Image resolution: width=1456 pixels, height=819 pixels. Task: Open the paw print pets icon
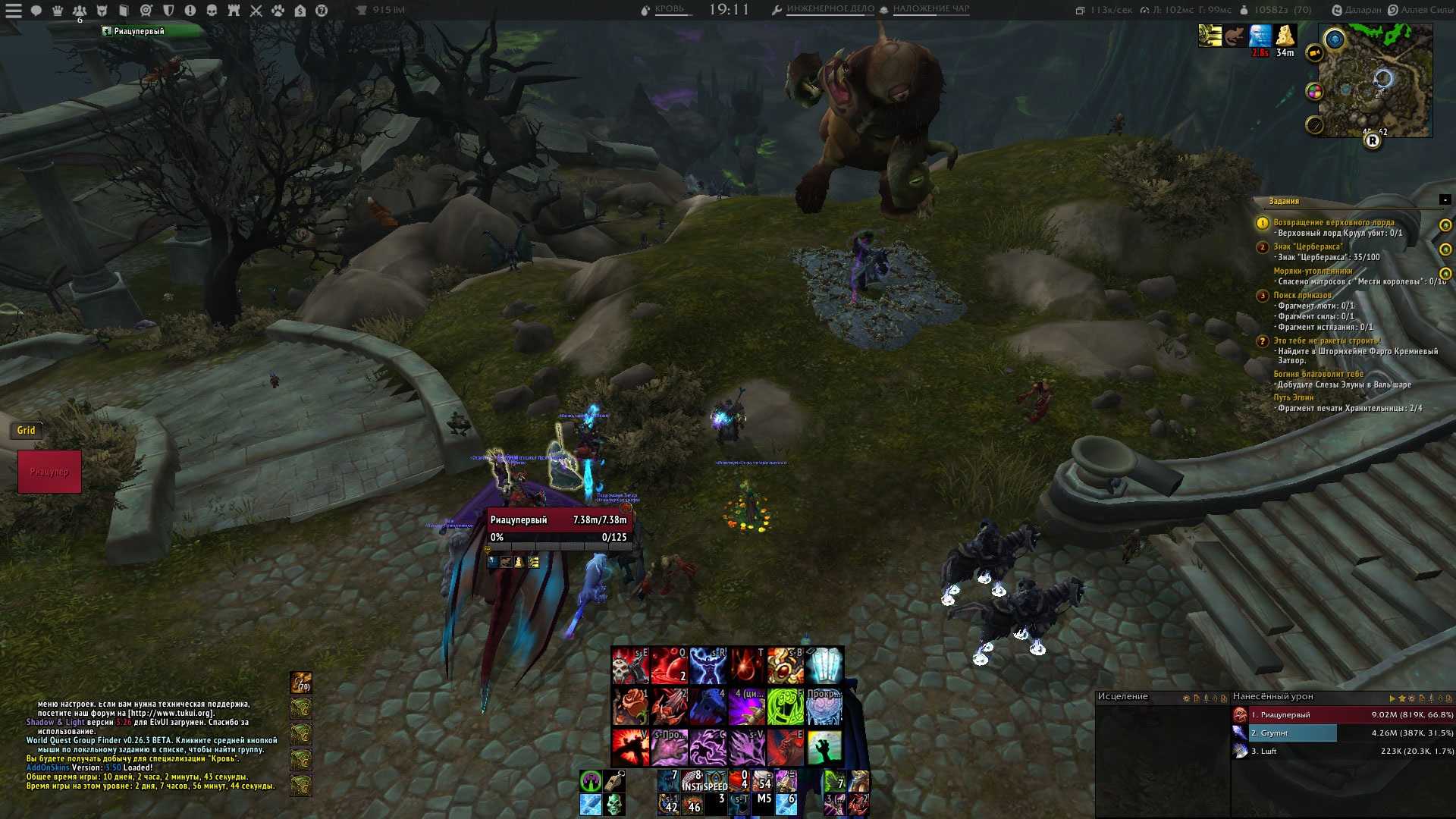[x=278, y=11]
